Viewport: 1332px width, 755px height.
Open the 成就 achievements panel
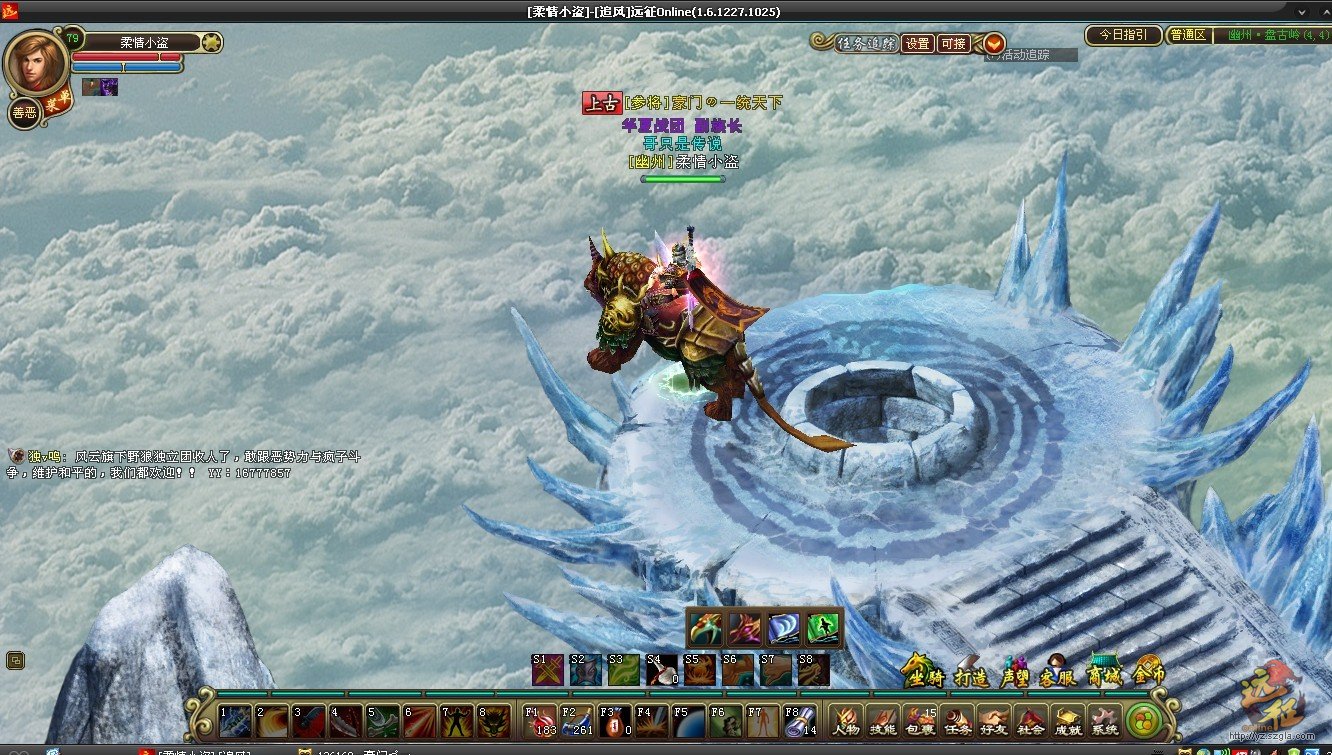1068,720
